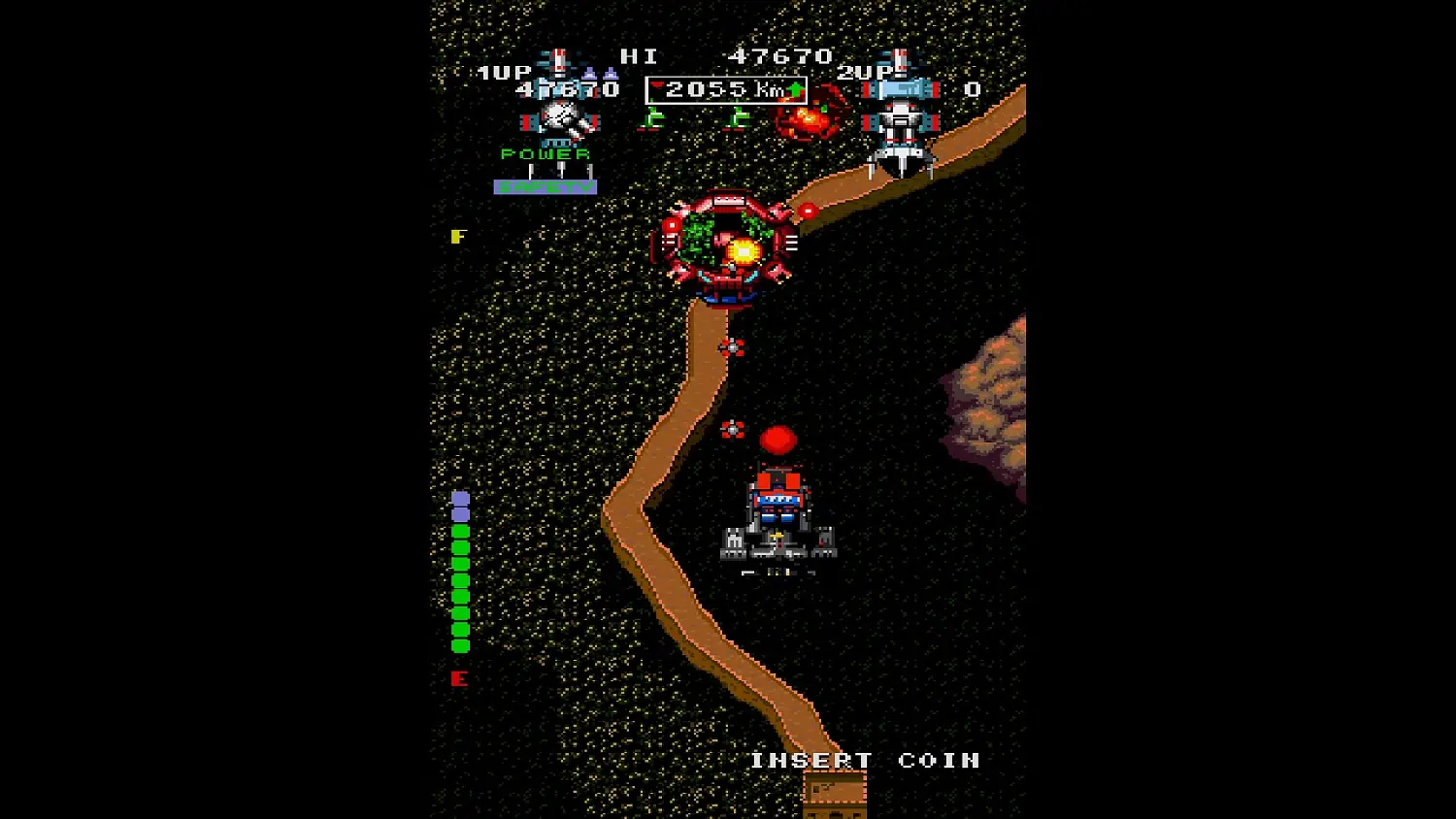Click the 2UP score showing 0
The image size is (1456, 819).
point(972,88)
